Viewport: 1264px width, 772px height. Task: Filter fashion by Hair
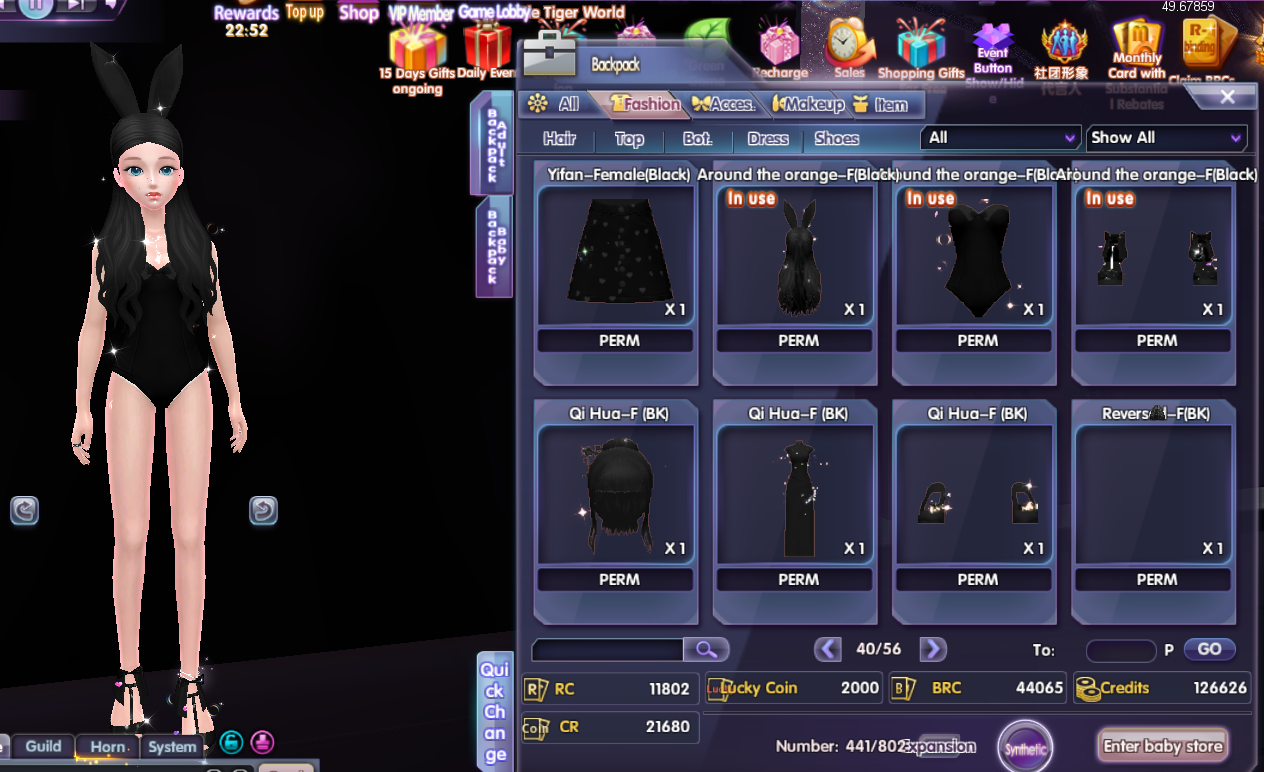(x=559, y=139)
